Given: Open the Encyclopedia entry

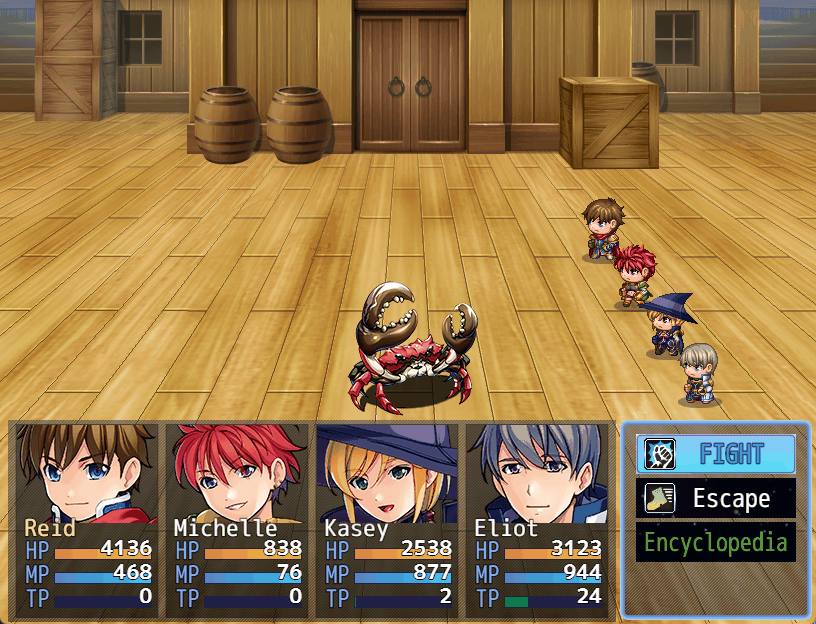Looking at the screenshot, I should 716,543.
